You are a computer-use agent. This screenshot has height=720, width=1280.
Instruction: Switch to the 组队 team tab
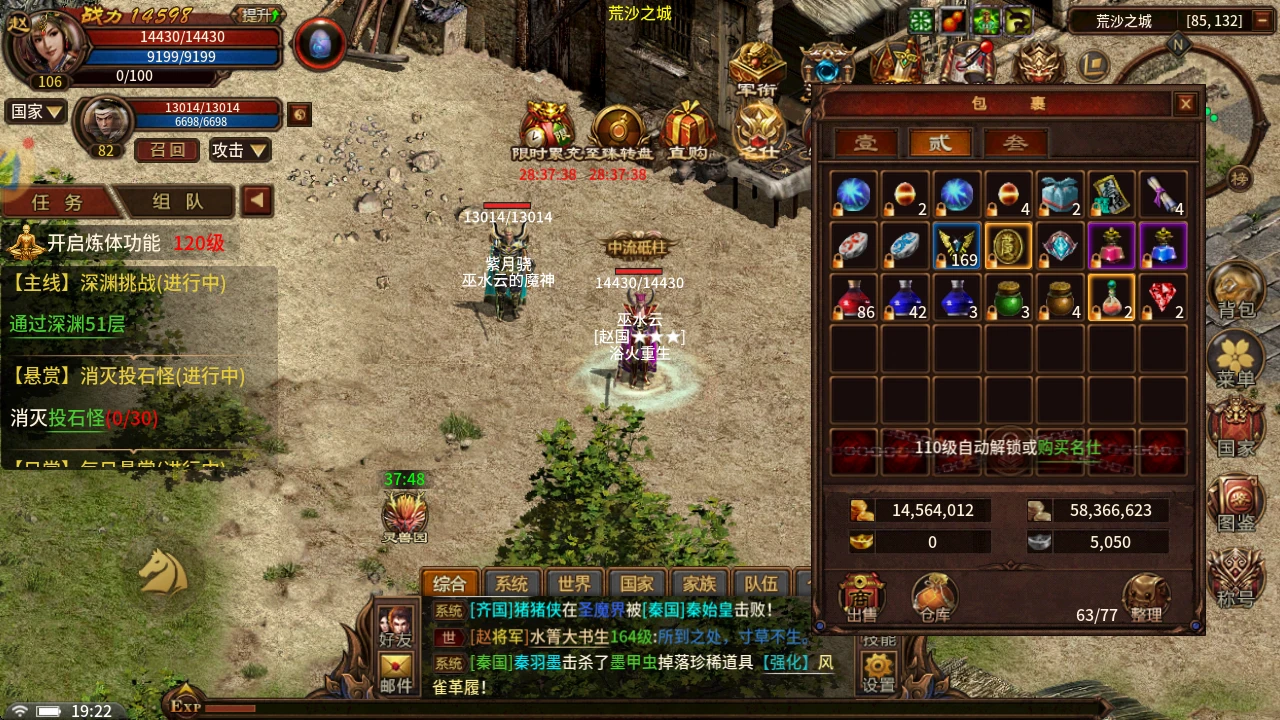click(178, 201)
